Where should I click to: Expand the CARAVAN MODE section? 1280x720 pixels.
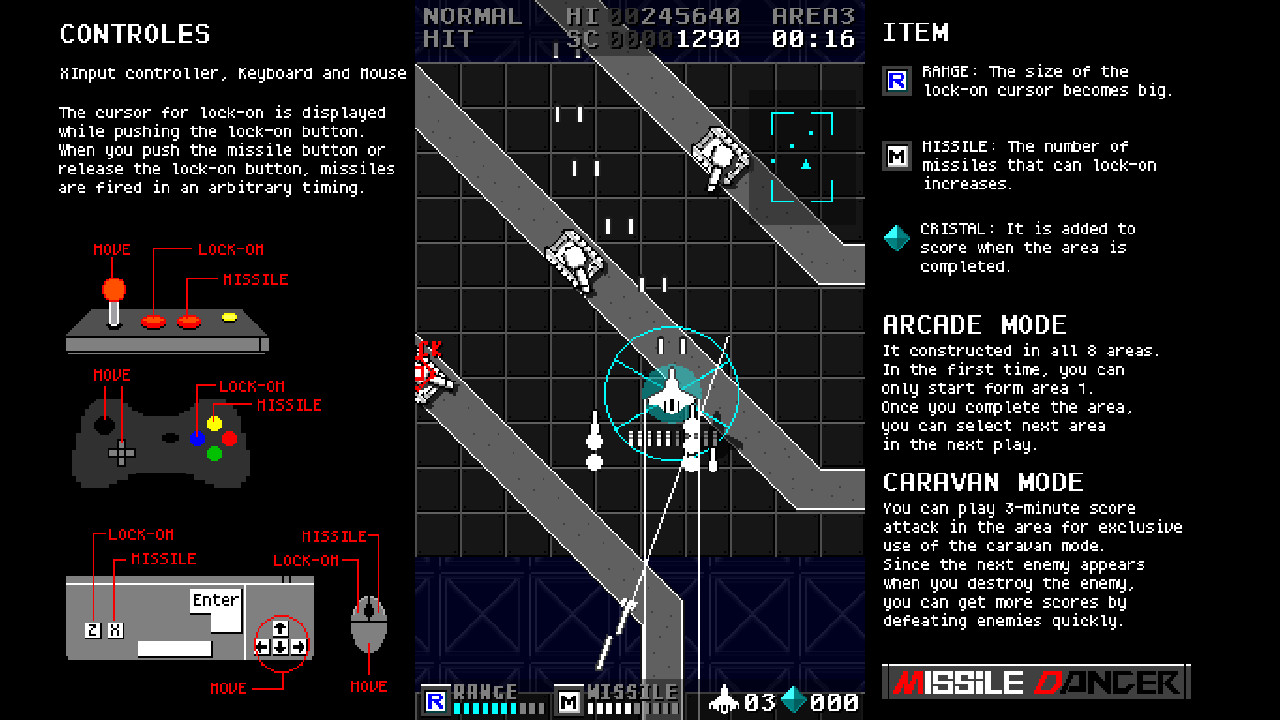[984, 481]
